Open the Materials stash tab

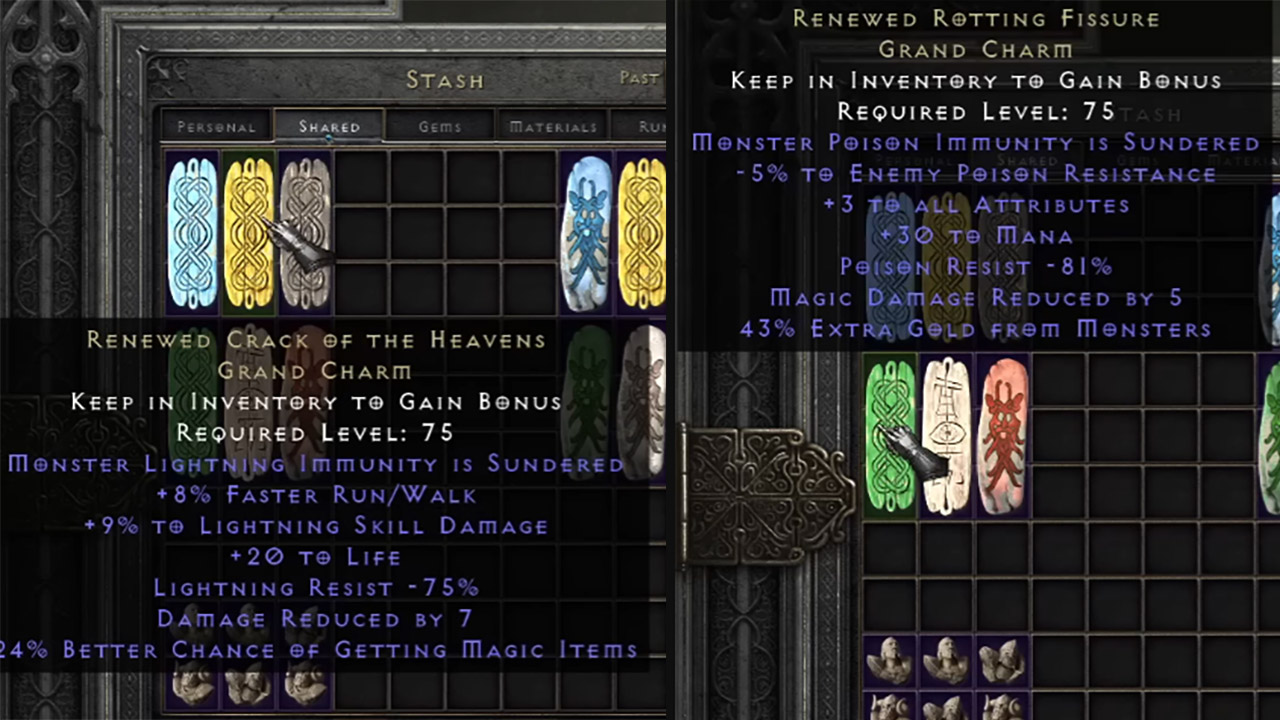point(553,126)
